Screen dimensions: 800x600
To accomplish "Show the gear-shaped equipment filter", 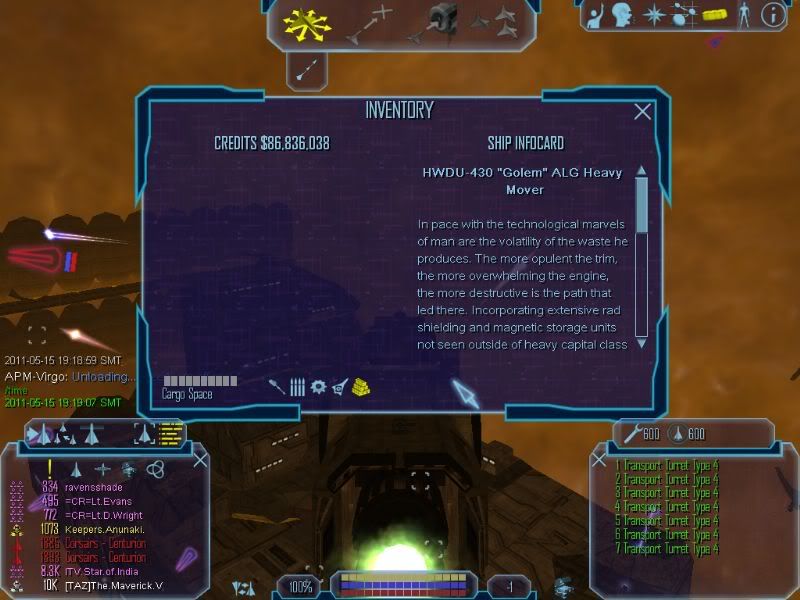I will (x=318, y=386).
